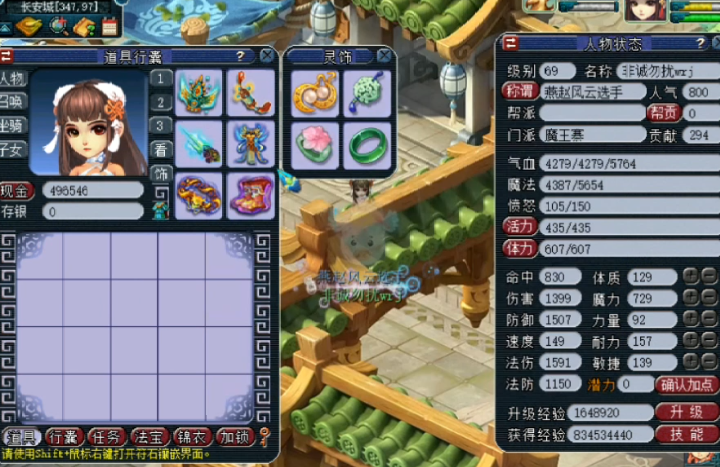
Task: Switch to the 坐骑 mount side tab
Action: click(13, 126)
